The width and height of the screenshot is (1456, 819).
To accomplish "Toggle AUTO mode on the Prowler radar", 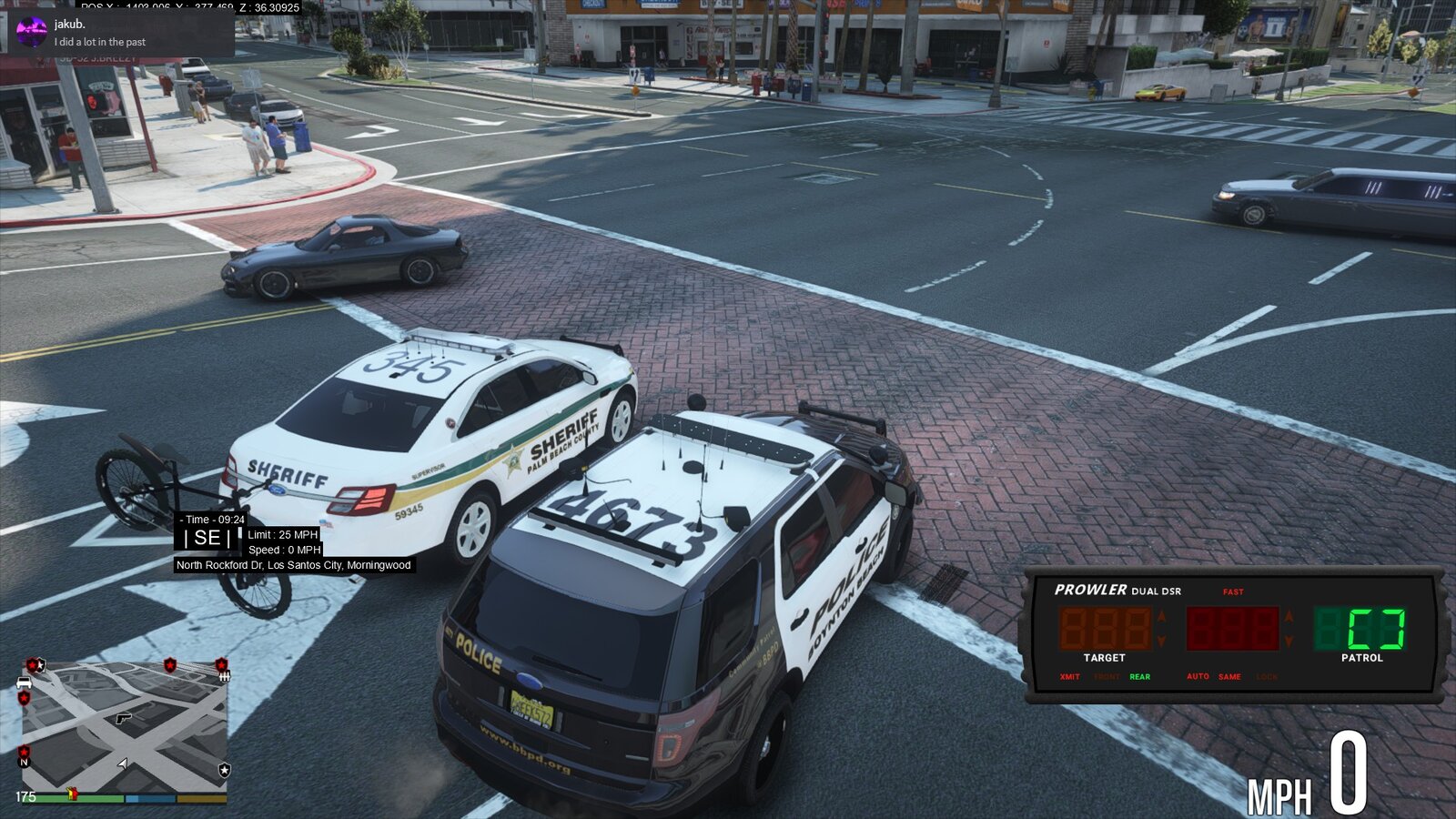I will coord(1198,677).
